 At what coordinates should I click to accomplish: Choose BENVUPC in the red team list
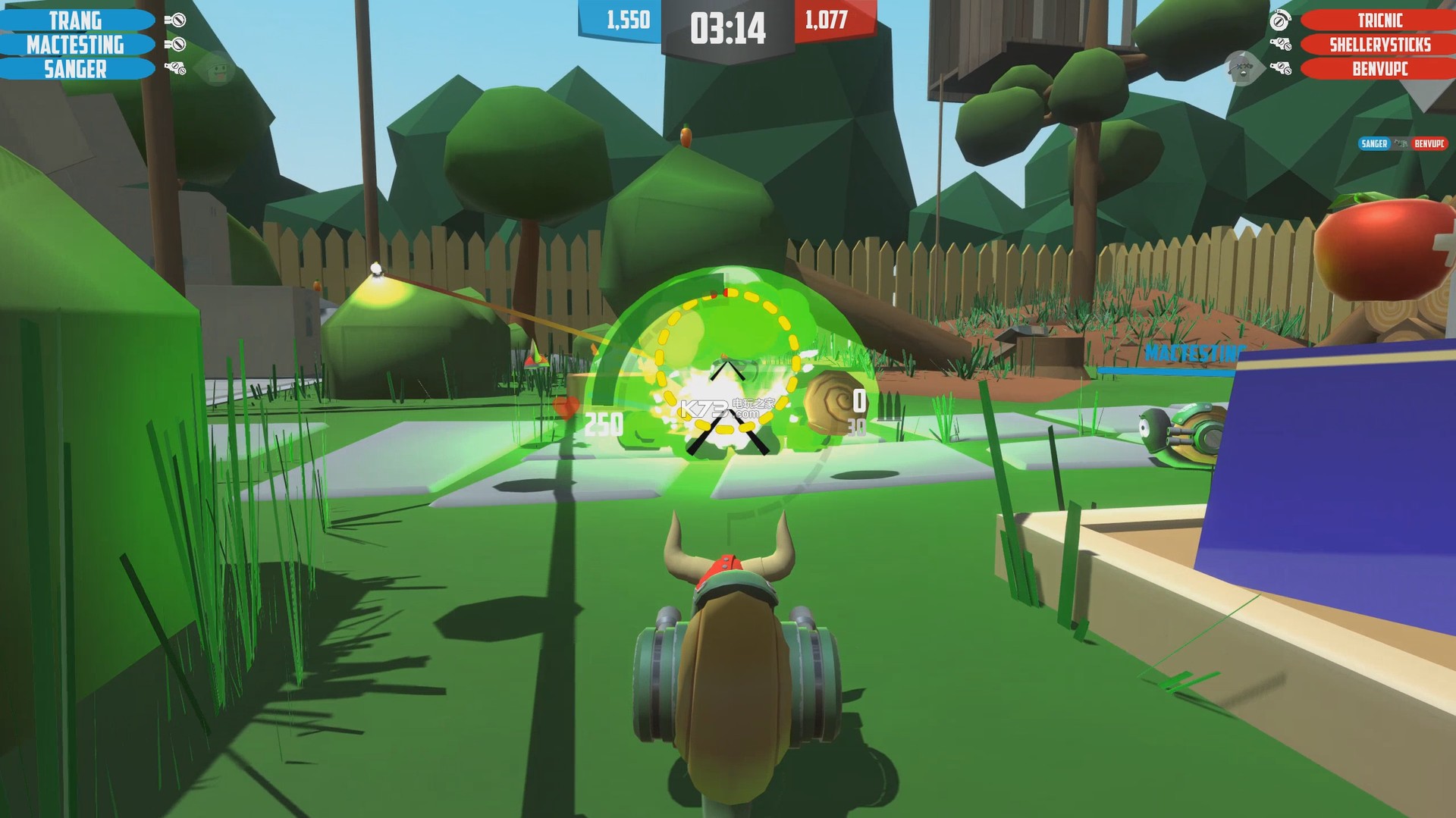(x=1379, y=69)
